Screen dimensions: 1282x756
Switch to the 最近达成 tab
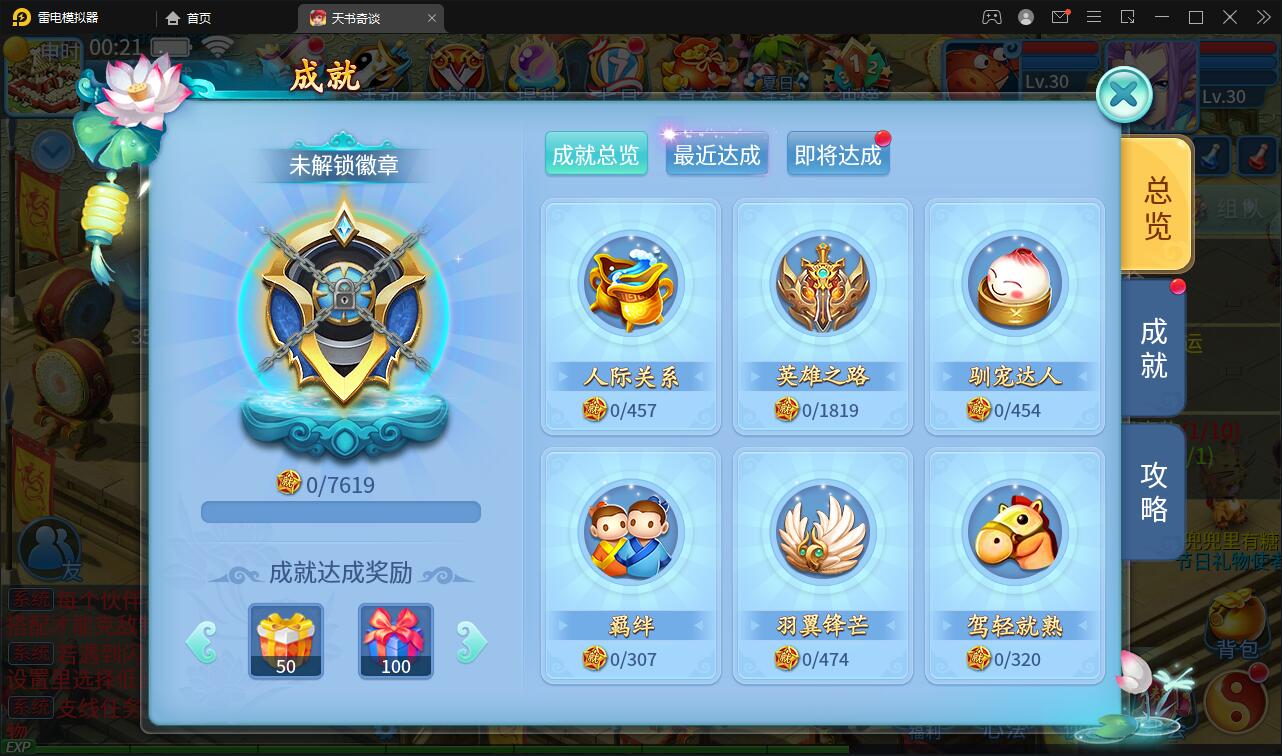716,153
